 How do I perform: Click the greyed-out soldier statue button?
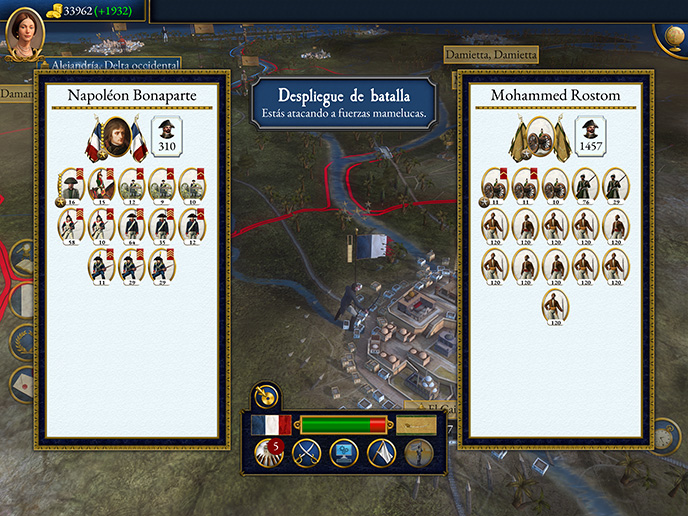click(419, 454)
